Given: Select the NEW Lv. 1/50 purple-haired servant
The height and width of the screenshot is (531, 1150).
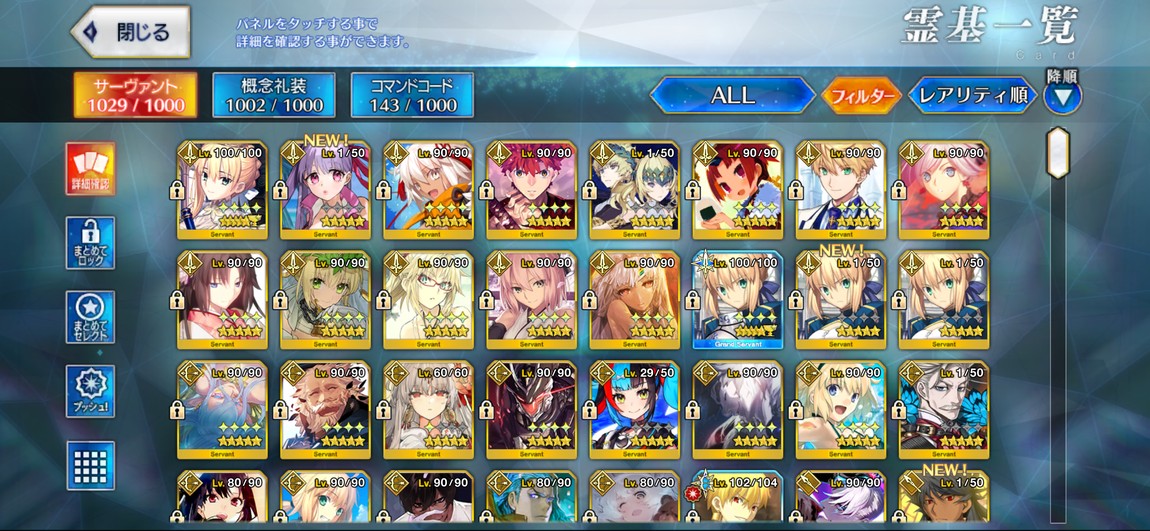Looking at the screenshot, I should pos(324,190).
